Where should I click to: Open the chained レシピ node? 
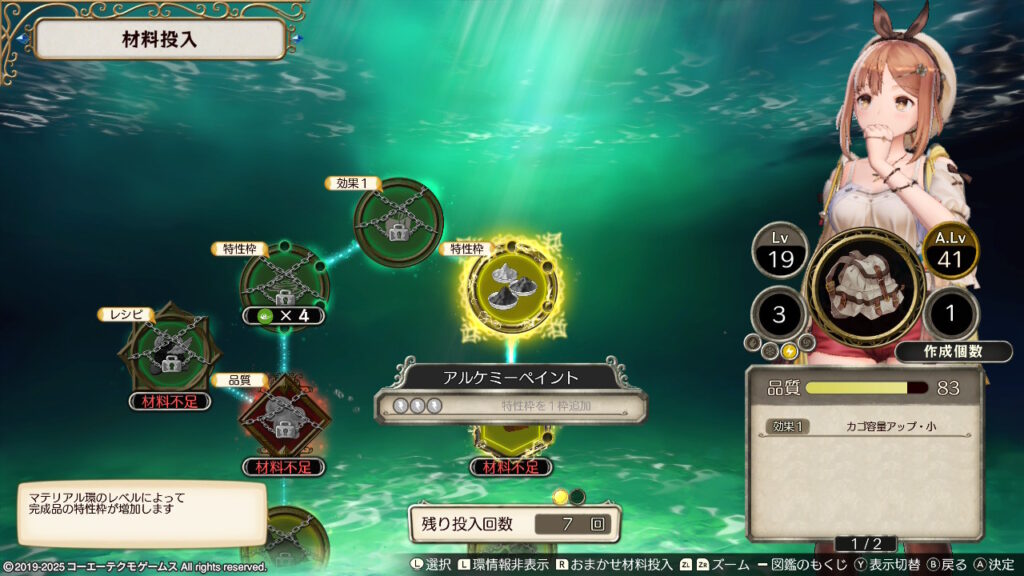coord(162,350)
